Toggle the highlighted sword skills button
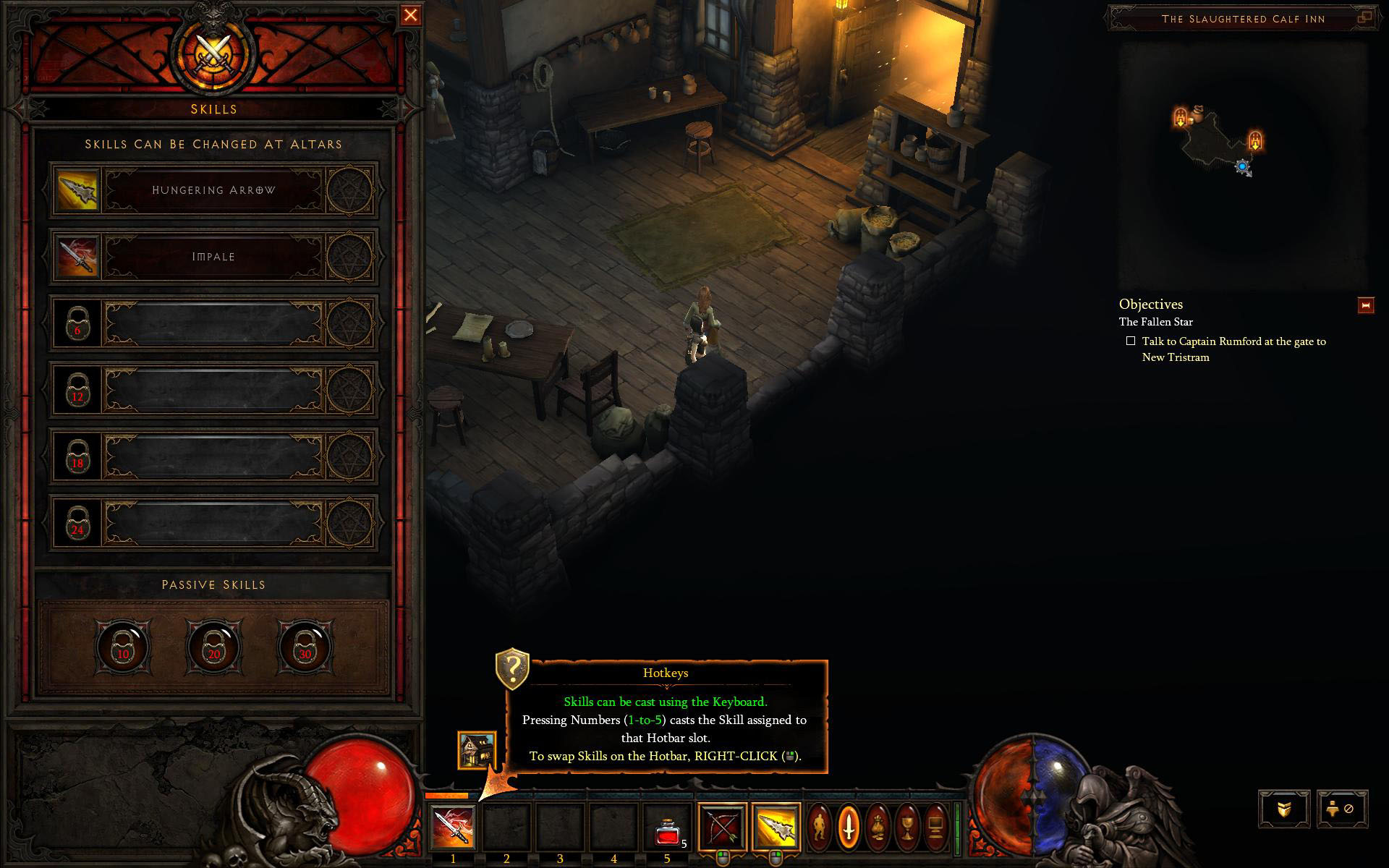 point(849,826)
